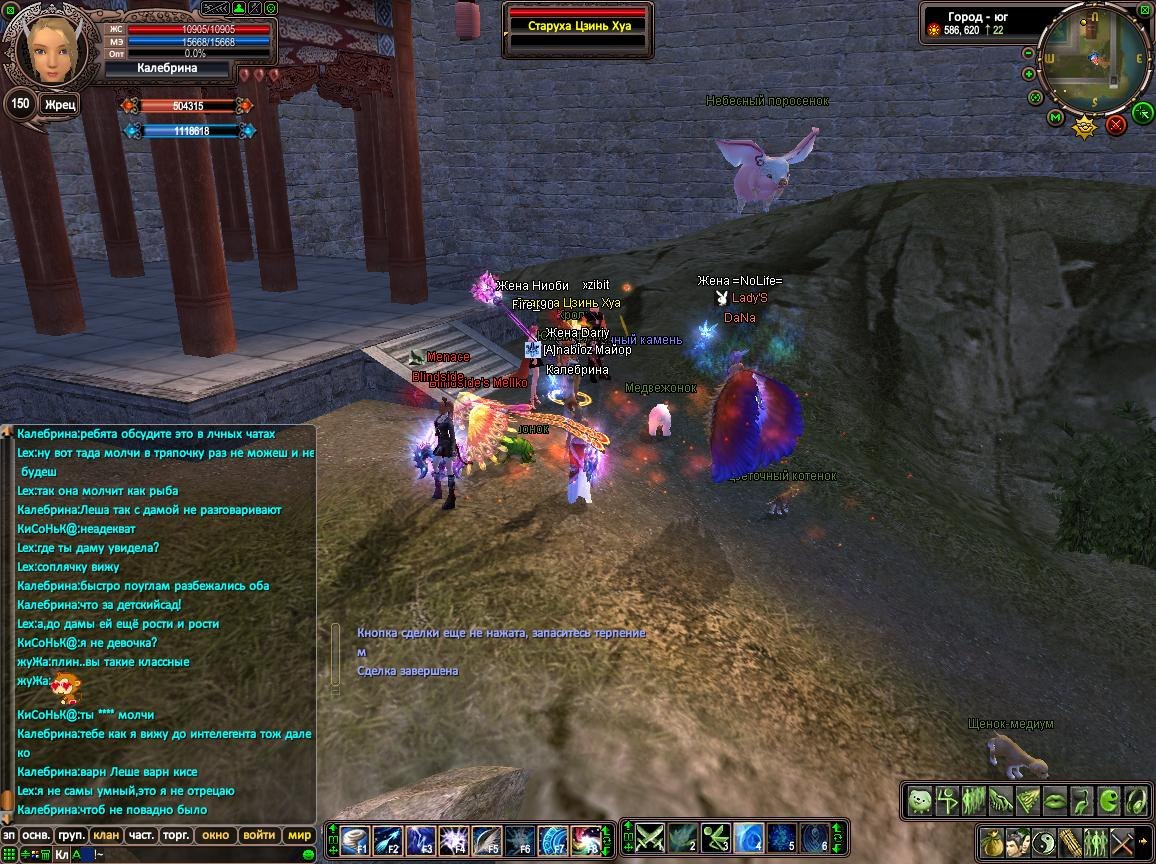The width and height of the screenshot is (1156, 864).
Task: Open the yin-yang skills menu icon
Action: (1044, 841)
